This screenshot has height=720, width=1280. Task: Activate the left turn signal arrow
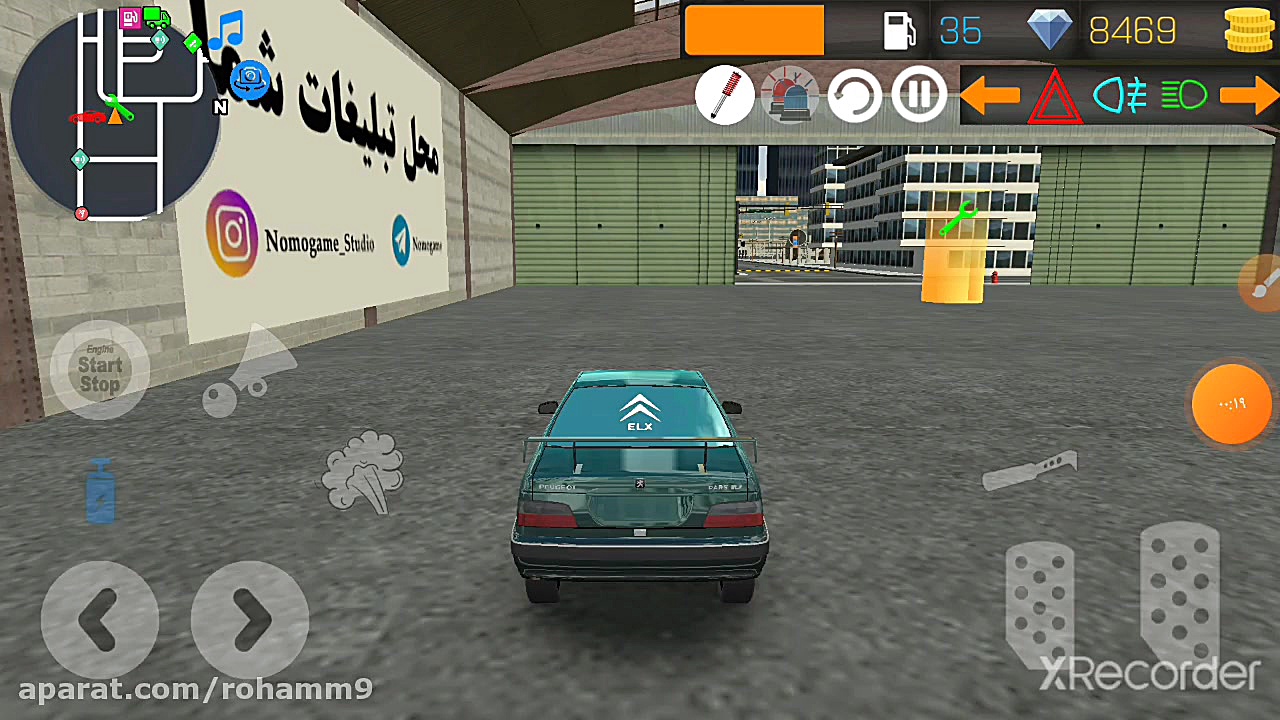tap(992, 95)
